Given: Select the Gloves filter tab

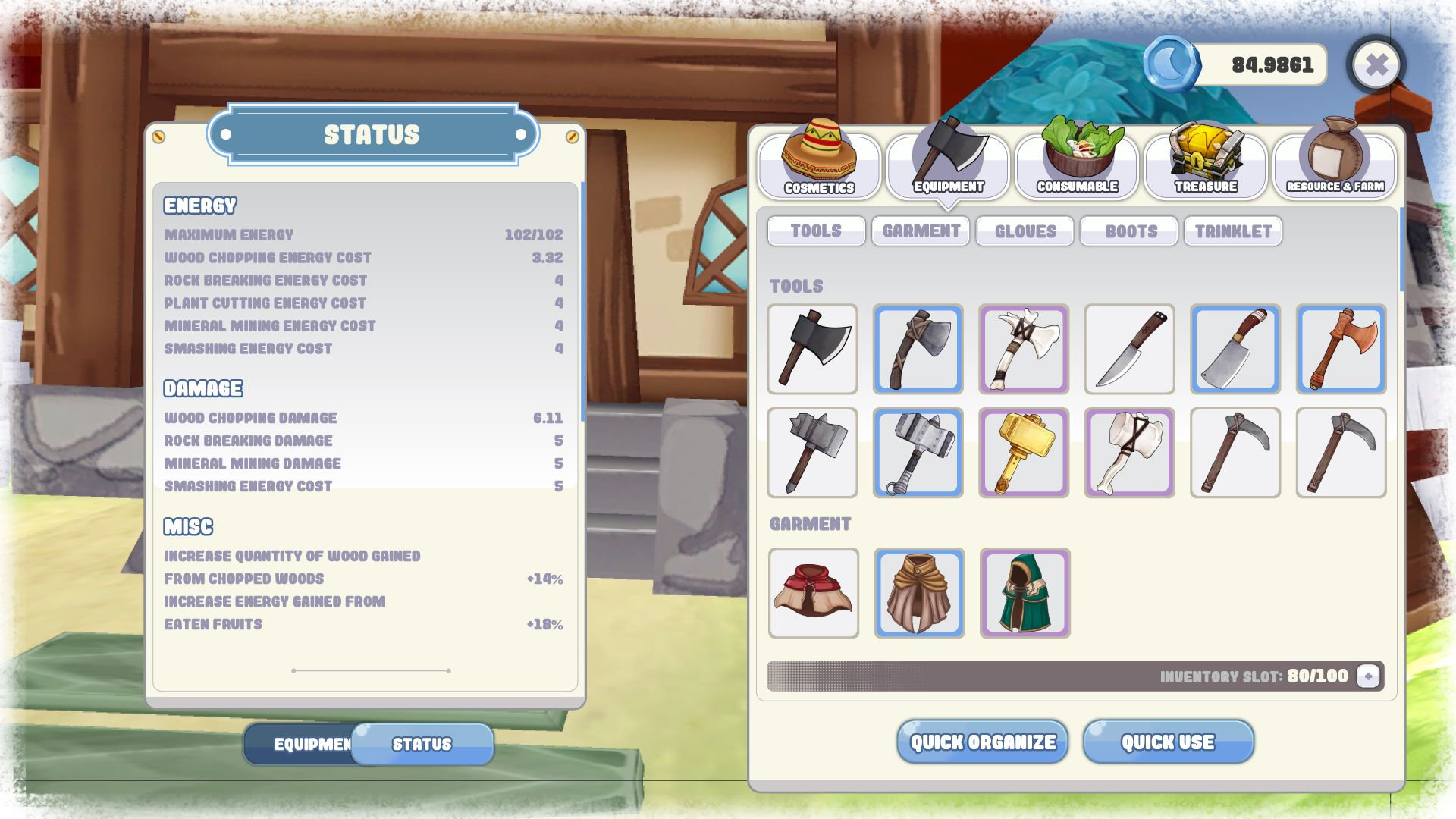Looking at the screenshot, I should tap(1025, 231).
